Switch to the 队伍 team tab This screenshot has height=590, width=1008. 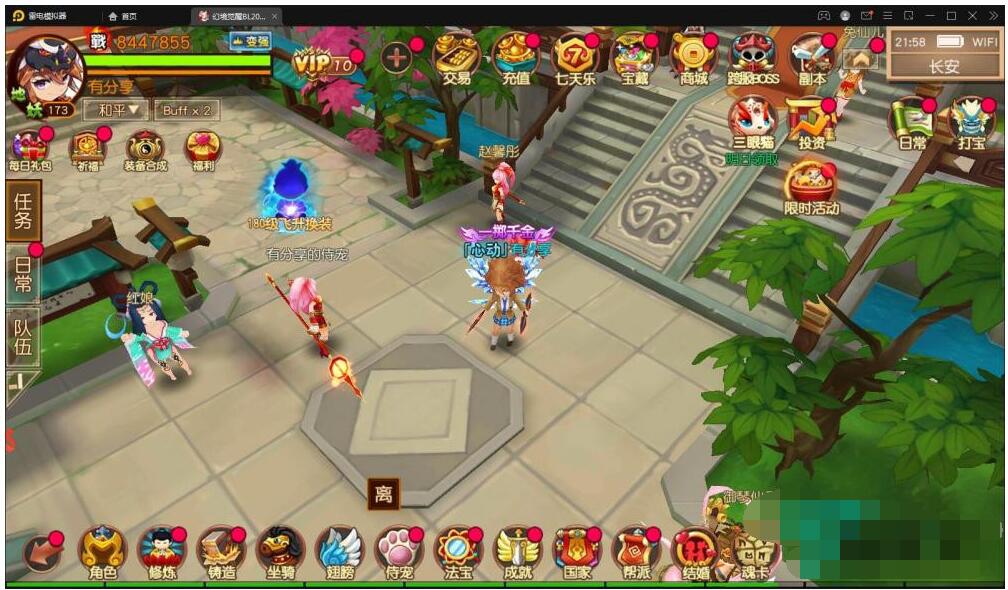23,337
